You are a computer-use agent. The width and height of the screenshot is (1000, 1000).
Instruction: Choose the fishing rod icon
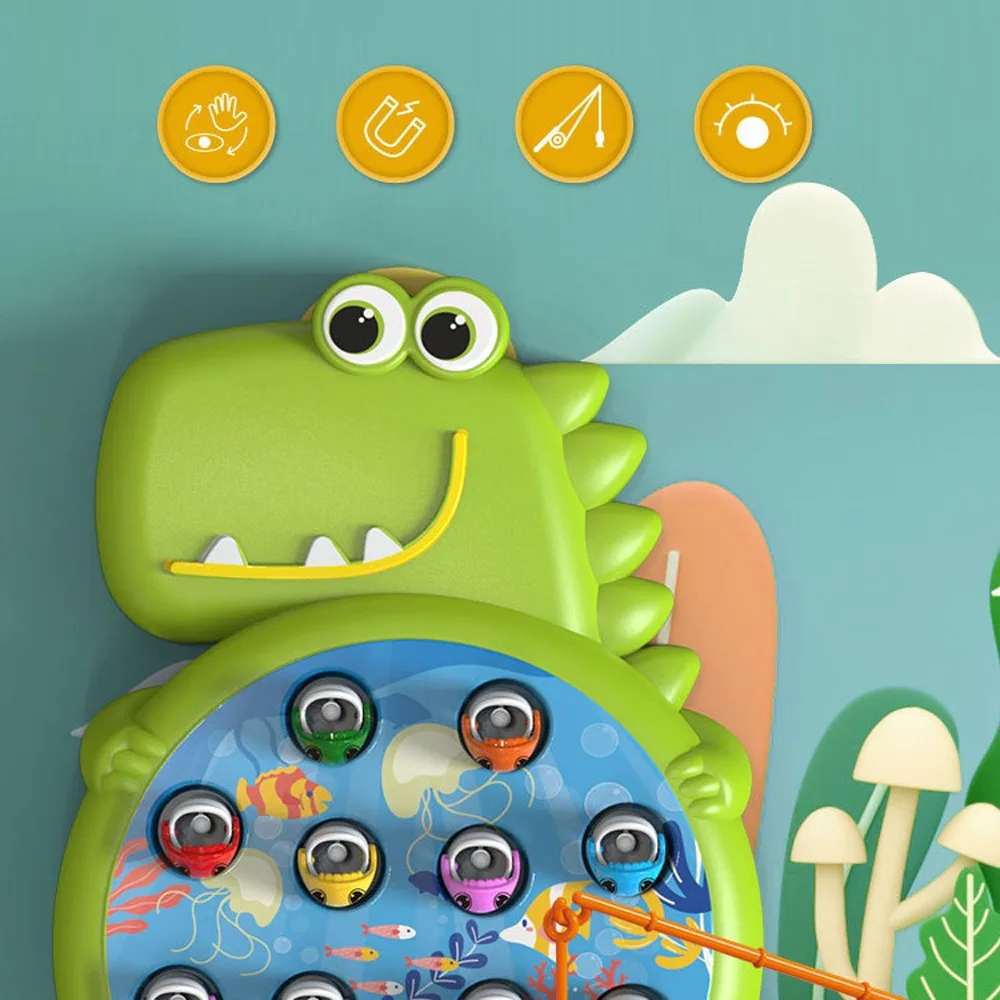(574, 124)
